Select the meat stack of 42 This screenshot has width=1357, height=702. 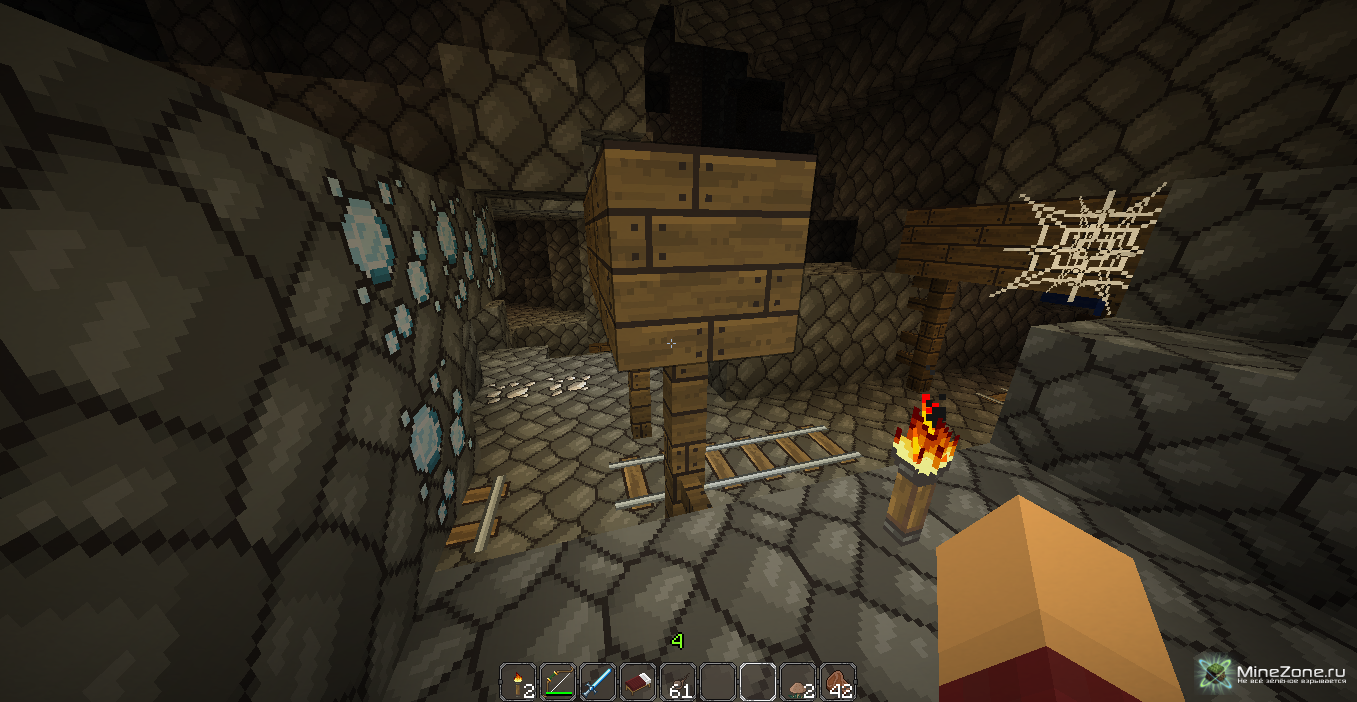coord(837,682)
